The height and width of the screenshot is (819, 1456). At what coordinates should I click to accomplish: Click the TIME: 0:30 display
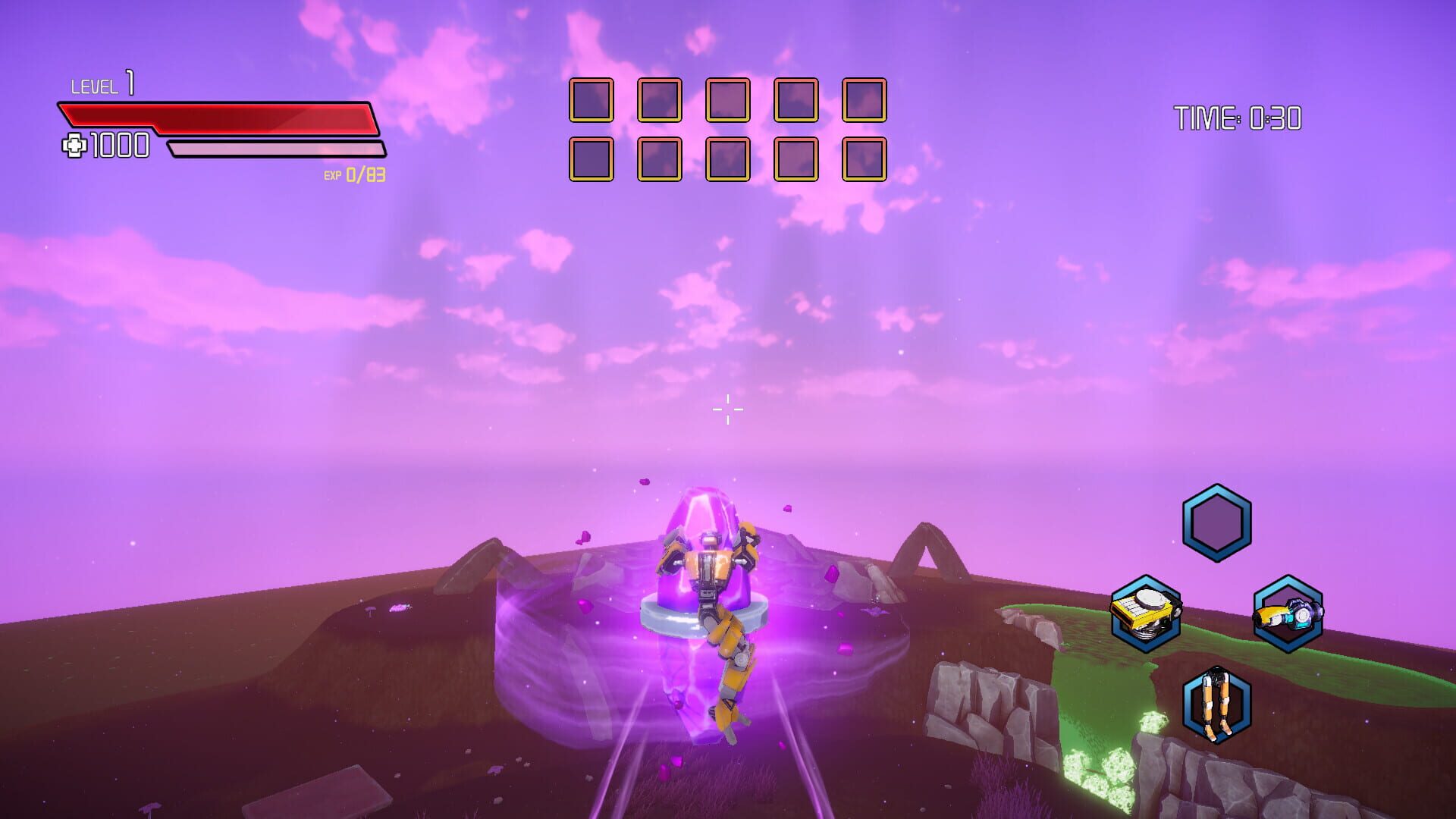[x=1237, y=116]
